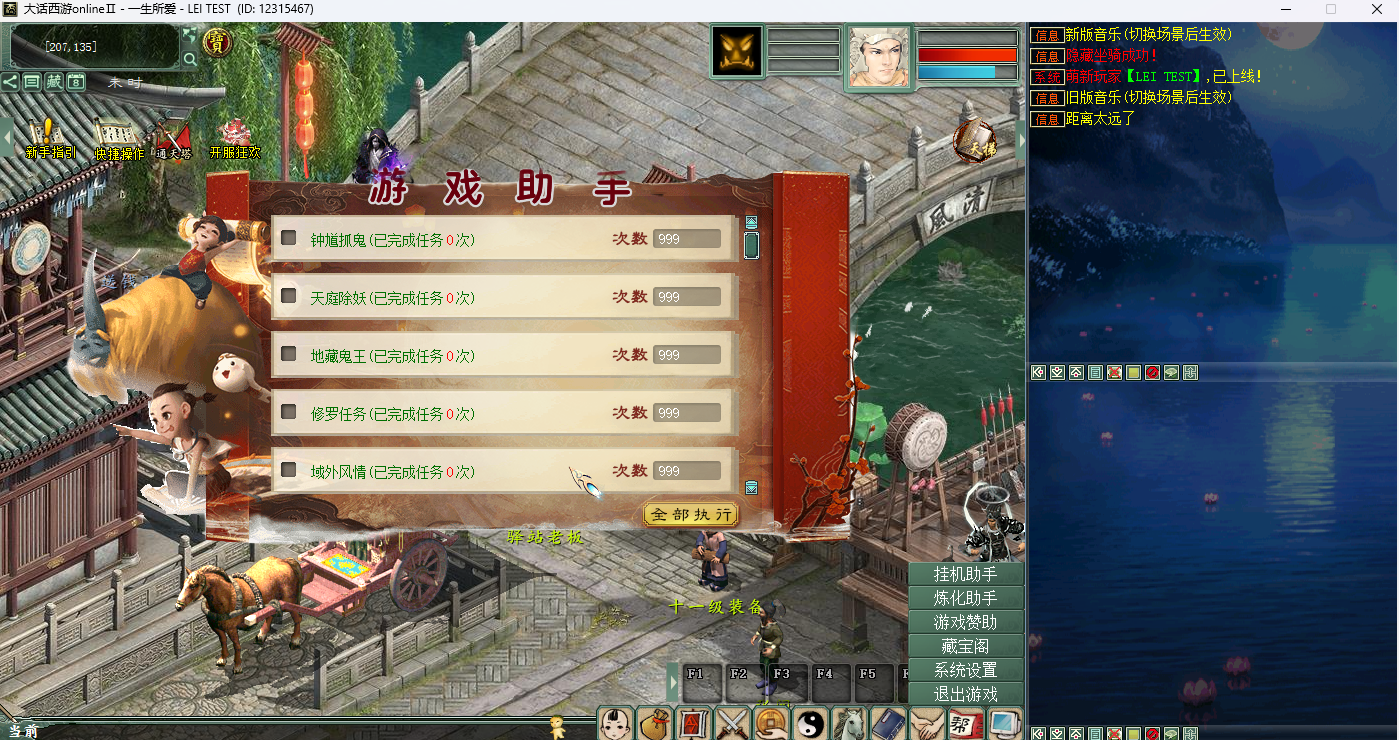Screen dimensions: 1399x740
Task: Check the 地藏鬼王 task box
Action: click(x=289, y=354)
